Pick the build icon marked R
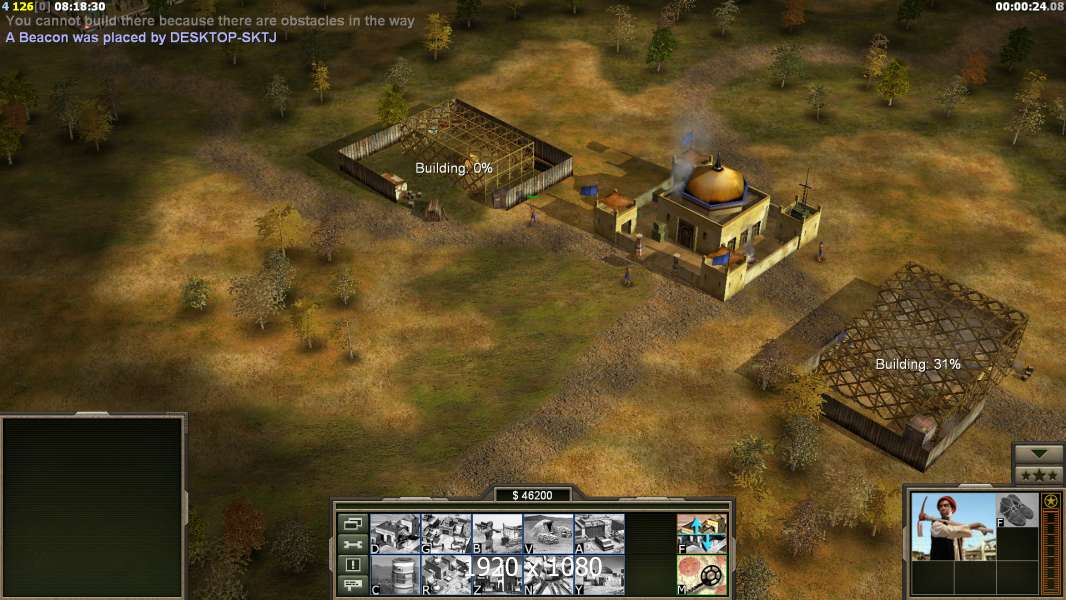This screenshot has height=600, width=1066. [x=446, y=575]
